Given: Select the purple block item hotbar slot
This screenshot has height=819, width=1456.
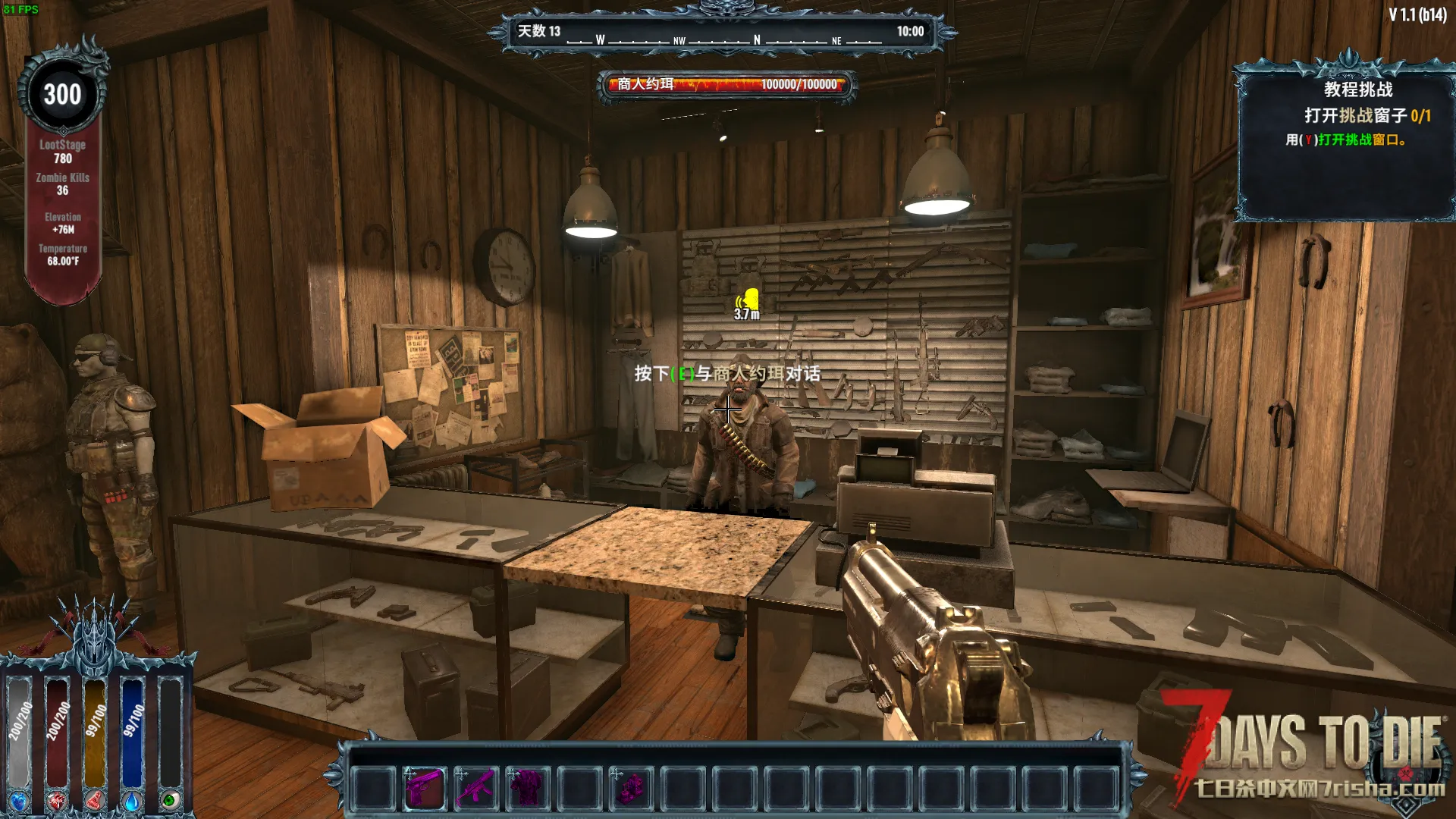Looking at the screenshot, I should [630, 787].
